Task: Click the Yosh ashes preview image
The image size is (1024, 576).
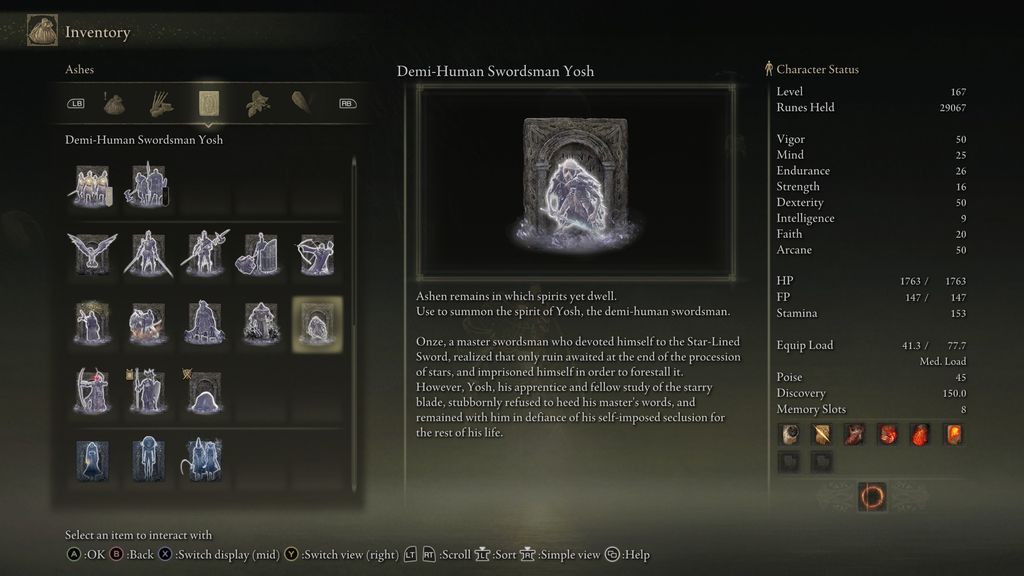Action: 575,182
